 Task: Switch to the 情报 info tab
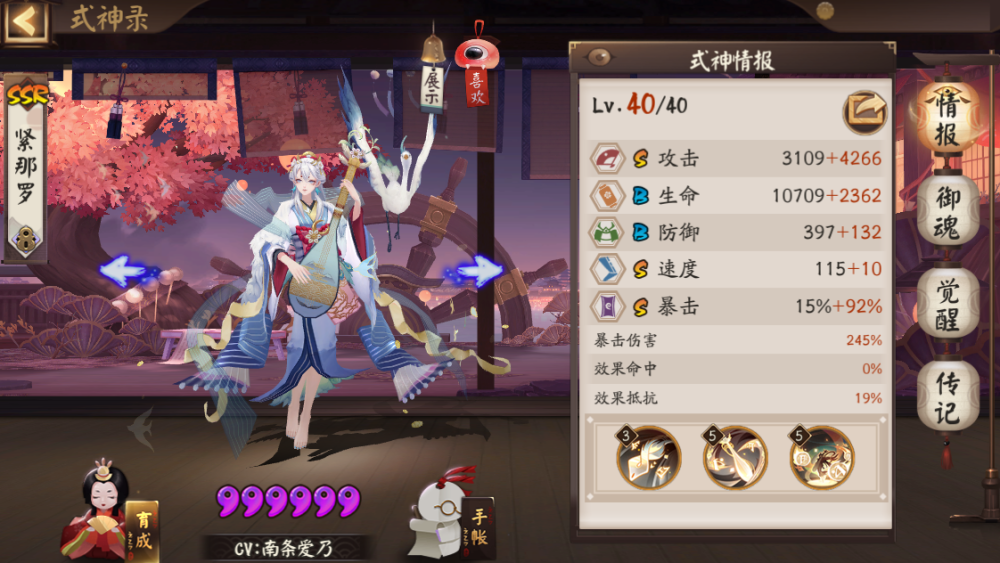pos(948,118)
